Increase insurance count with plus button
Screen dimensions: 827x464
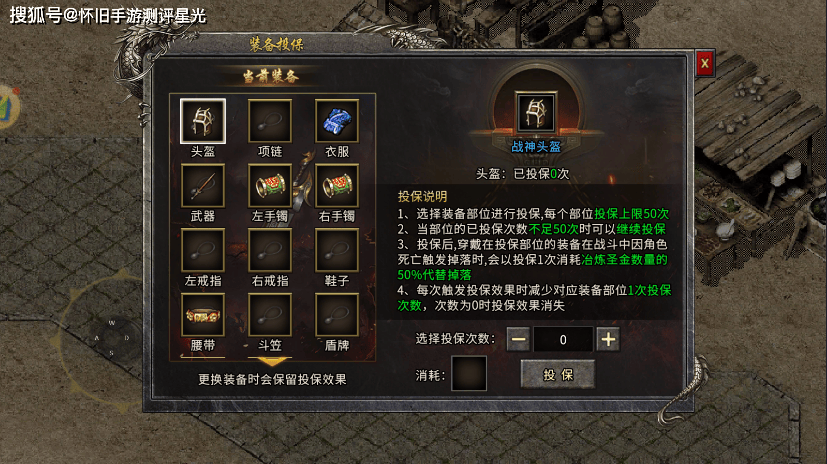608,339
